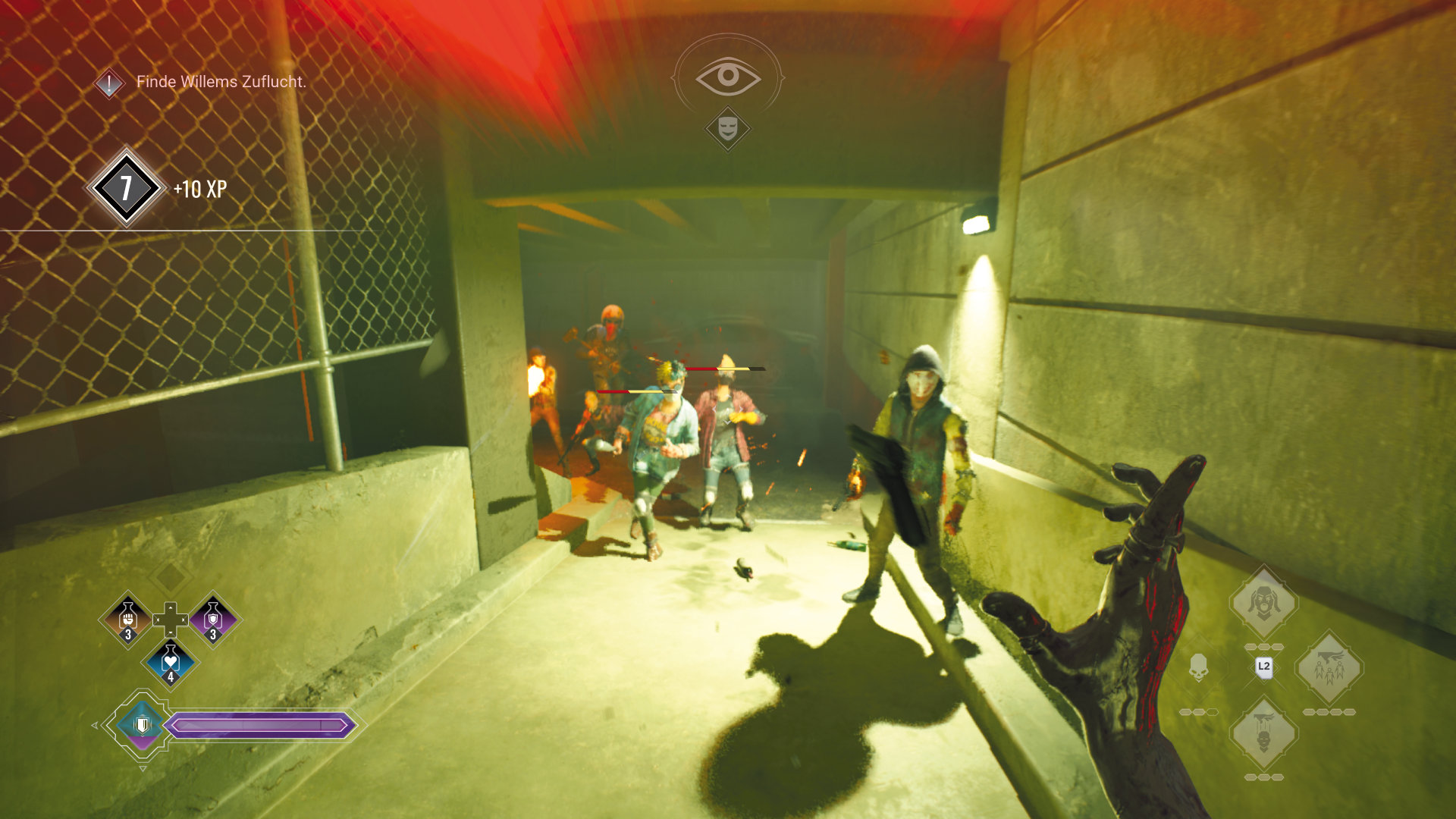This screenshot has width=1456, height=819.
Task: Click the level 7 diamond badge
Action: point(126,187)
